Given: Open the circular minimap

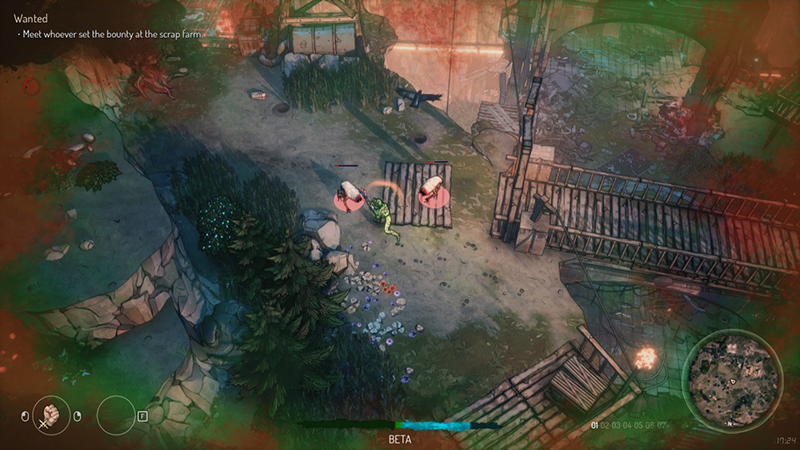Looking at the screenshot, I should point(731,381).
